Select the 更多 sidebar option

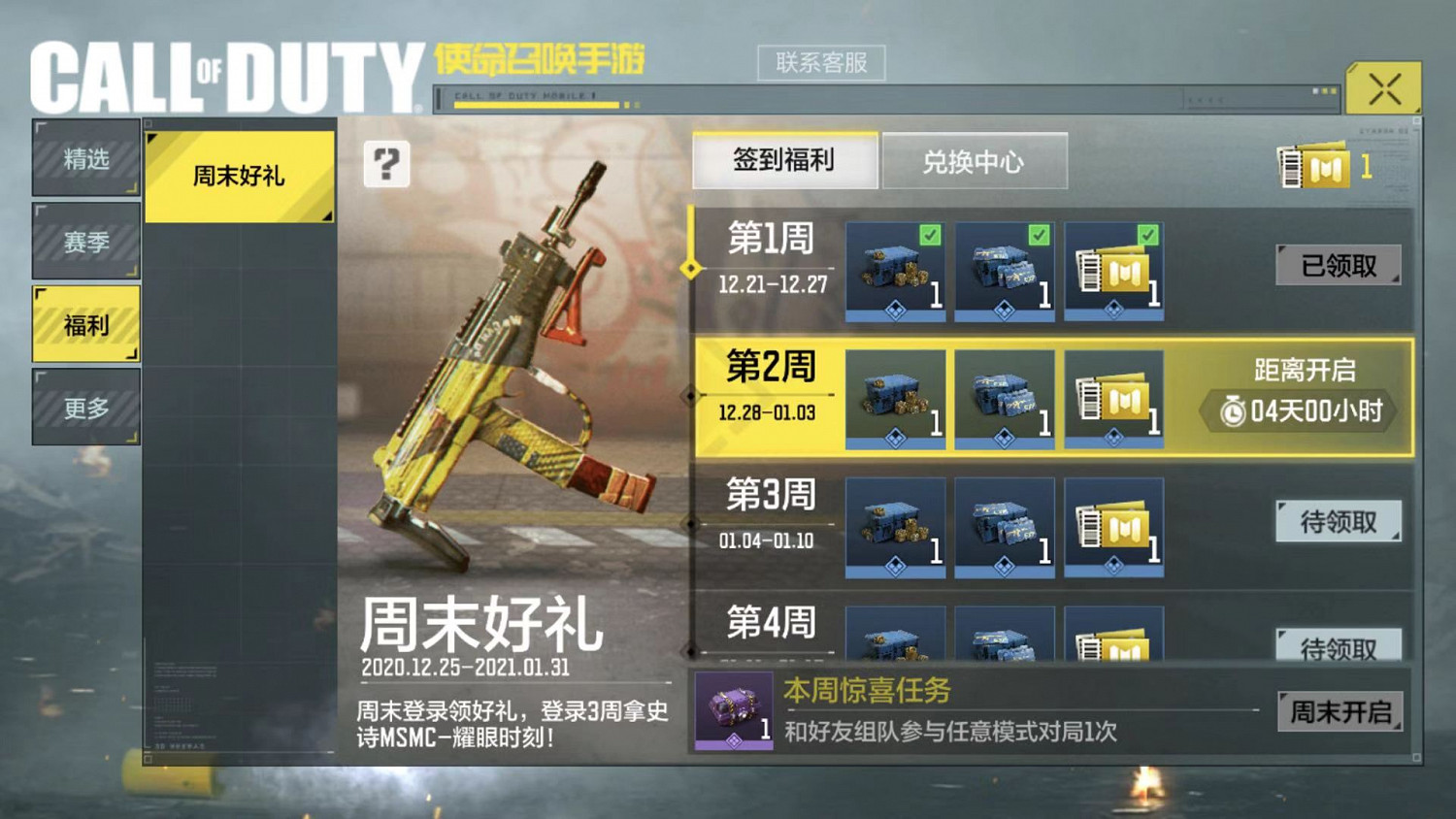click(85, 407)
